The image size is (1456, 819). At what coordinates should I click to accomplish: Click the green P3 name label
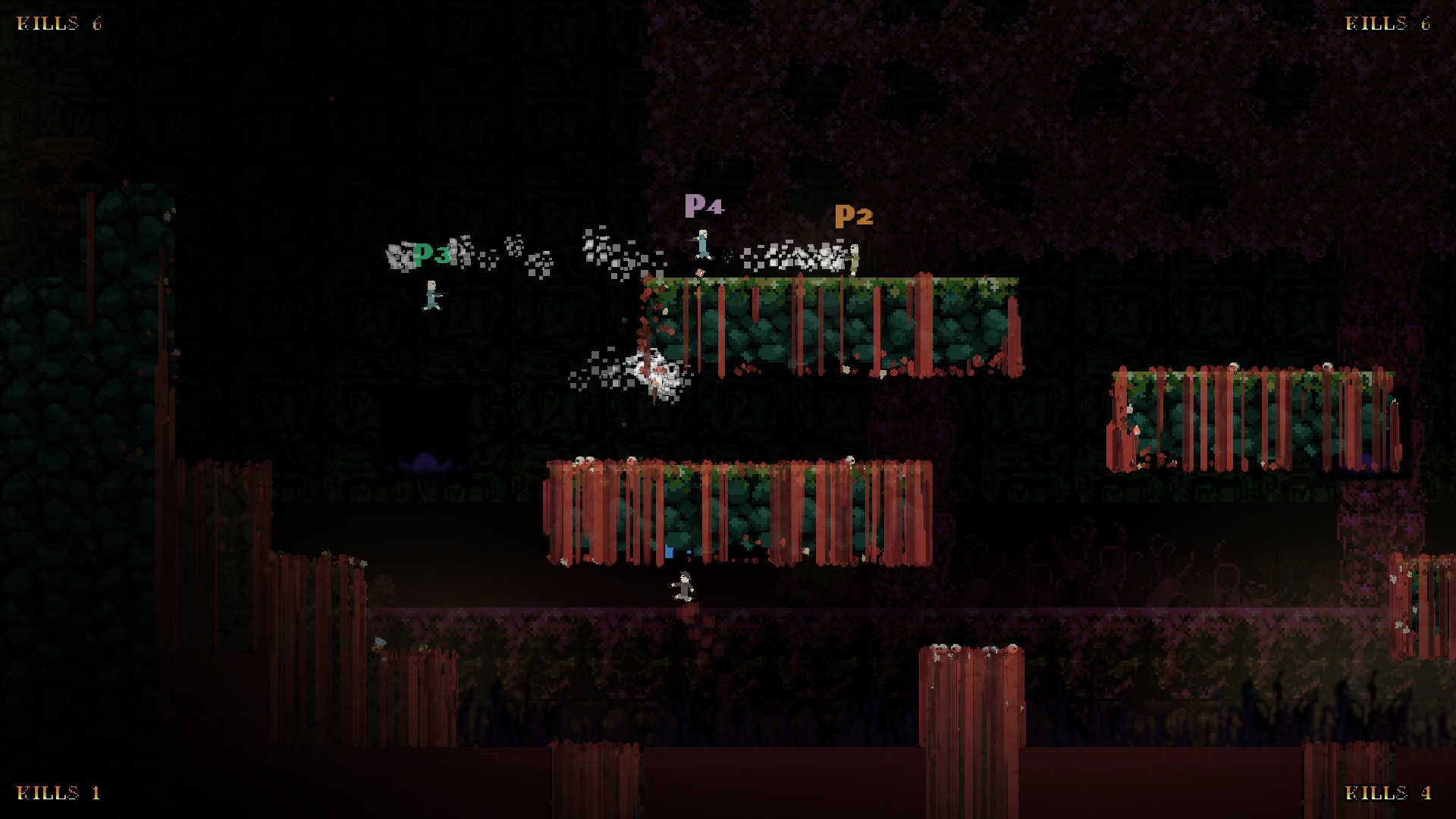click(429, 255)
